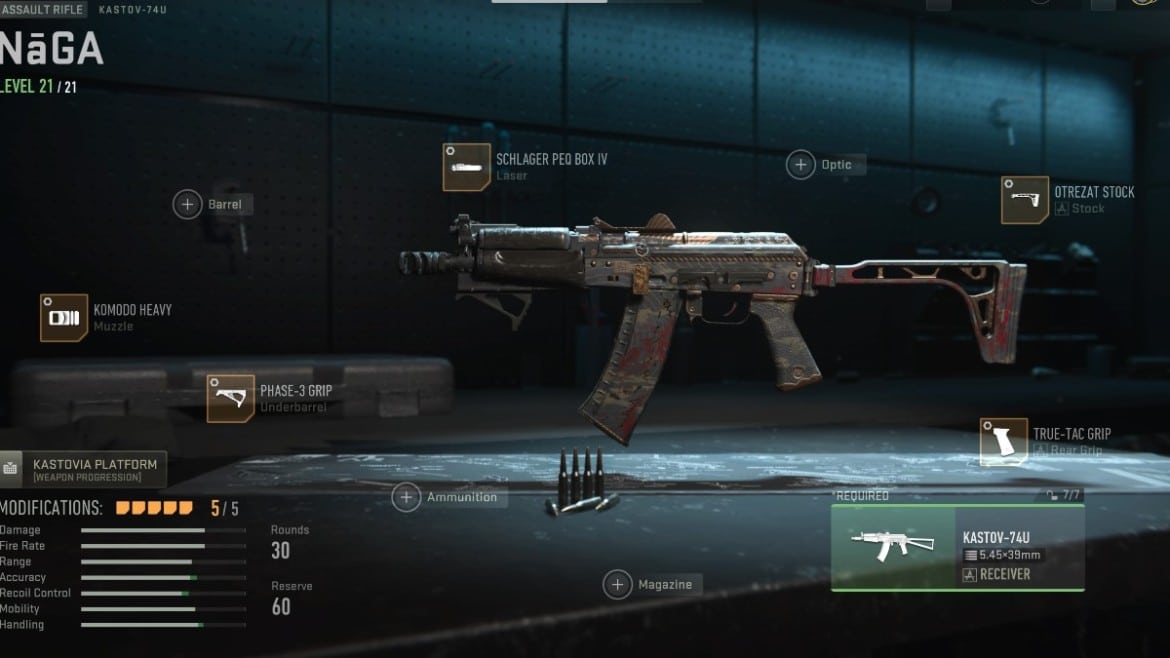Screen dimensions: 1170x658
Task: Open the empty Optic attachment slot
Action: [801, 165]
